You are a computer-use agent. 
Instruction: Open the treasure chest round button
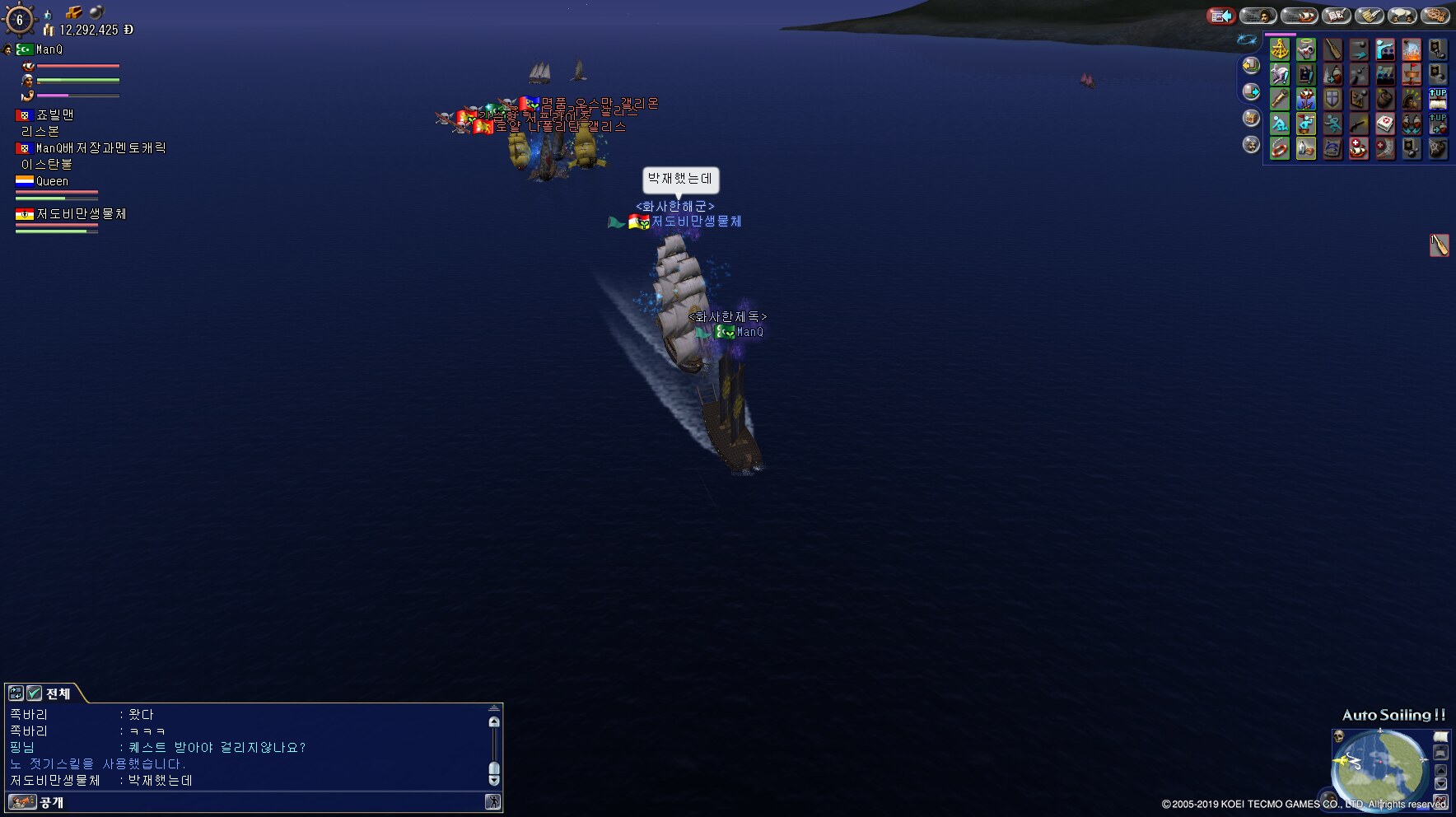(x=1251, y=118)
